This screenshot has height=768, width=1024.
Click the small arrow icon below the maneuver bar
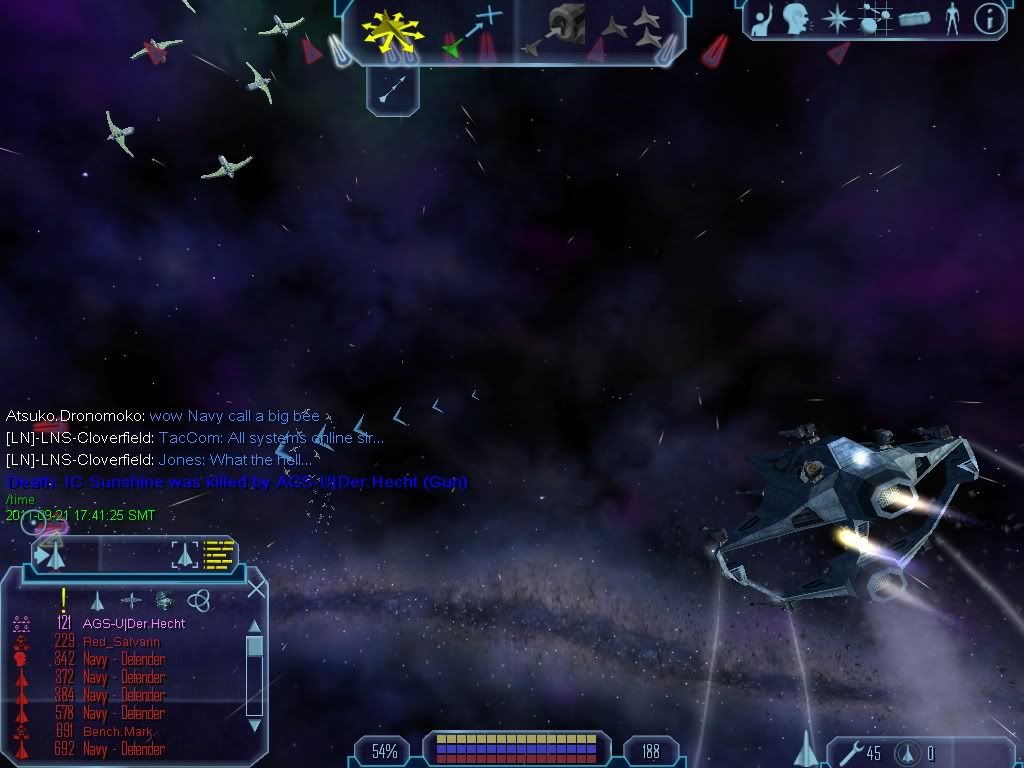(392, 92)
